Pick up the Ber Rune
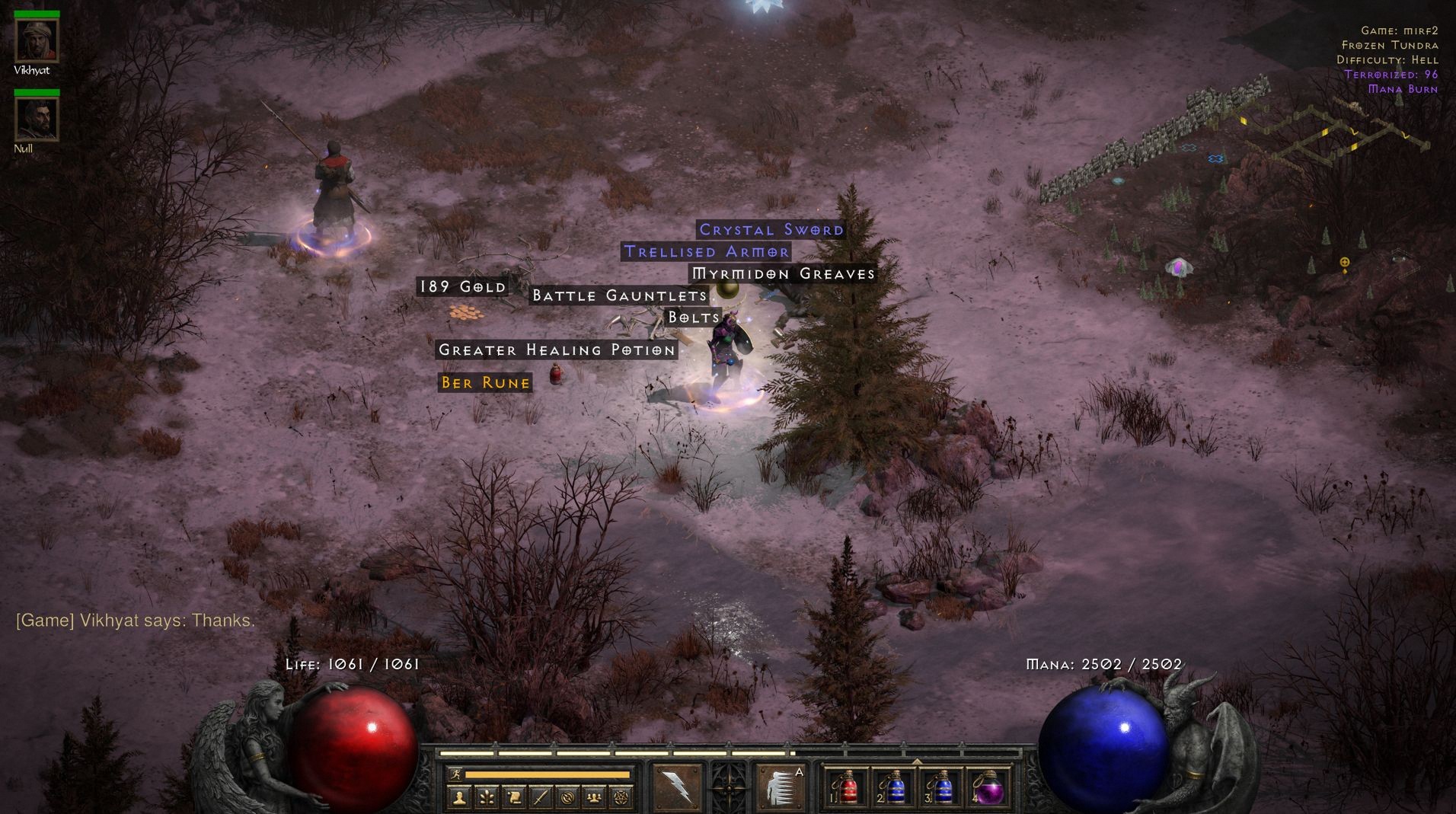Viewport: 1456px width, 814px height. click(x=484, y=383)
